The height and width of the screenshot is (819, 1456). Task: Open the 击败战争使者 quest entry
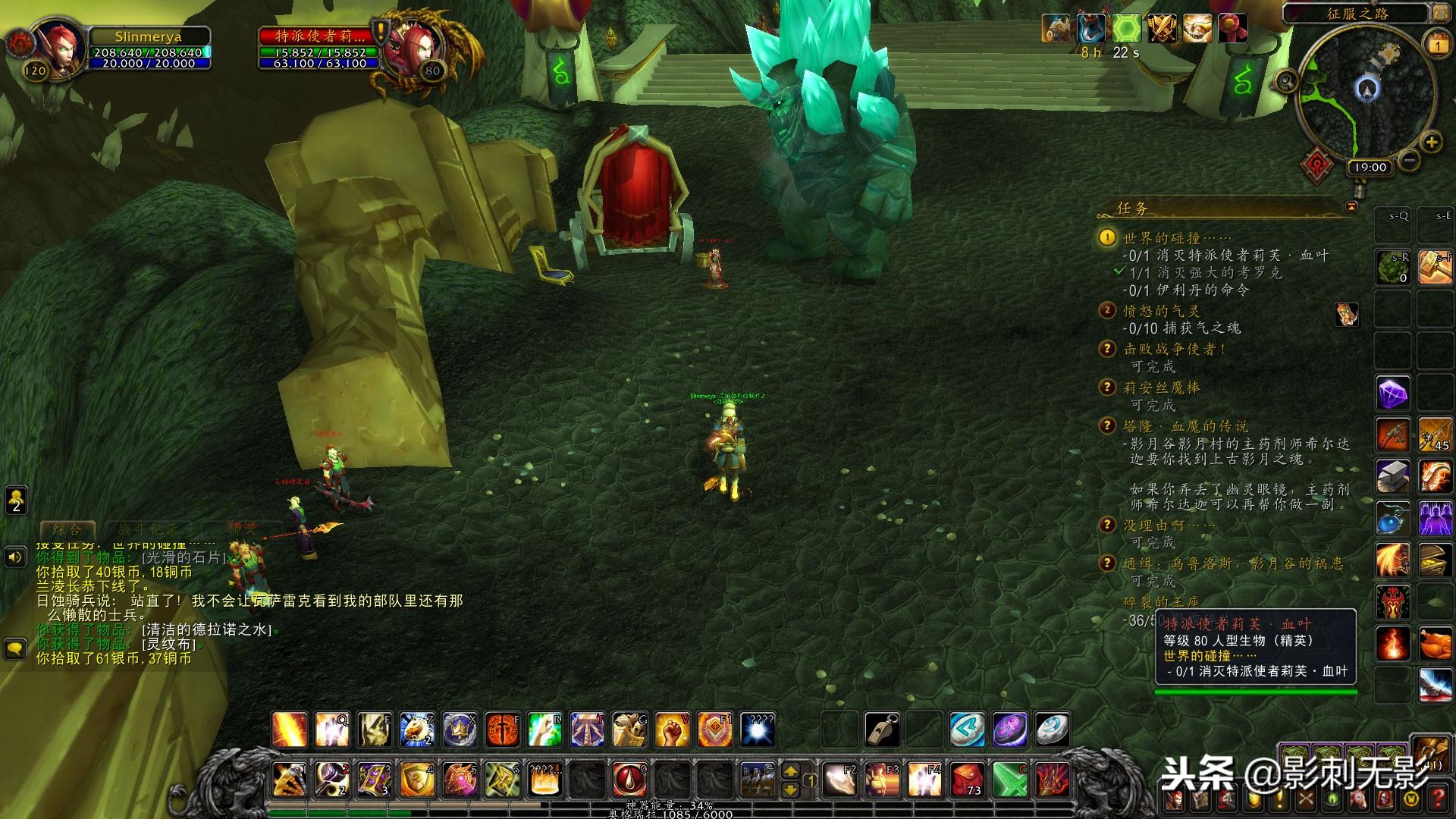(x=1175, y=349)
